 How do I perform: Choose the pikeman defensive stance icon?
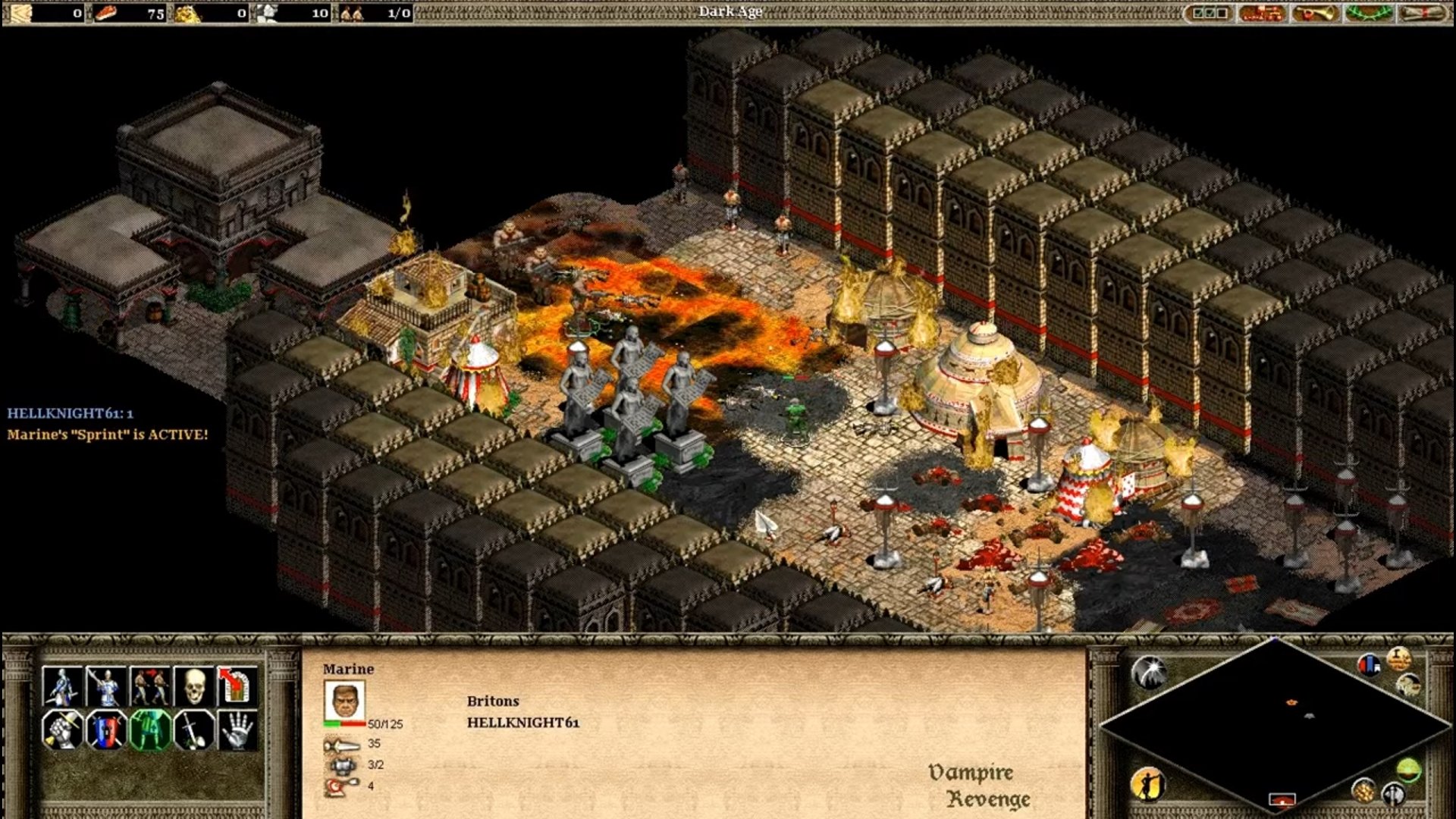pos(105,686)
